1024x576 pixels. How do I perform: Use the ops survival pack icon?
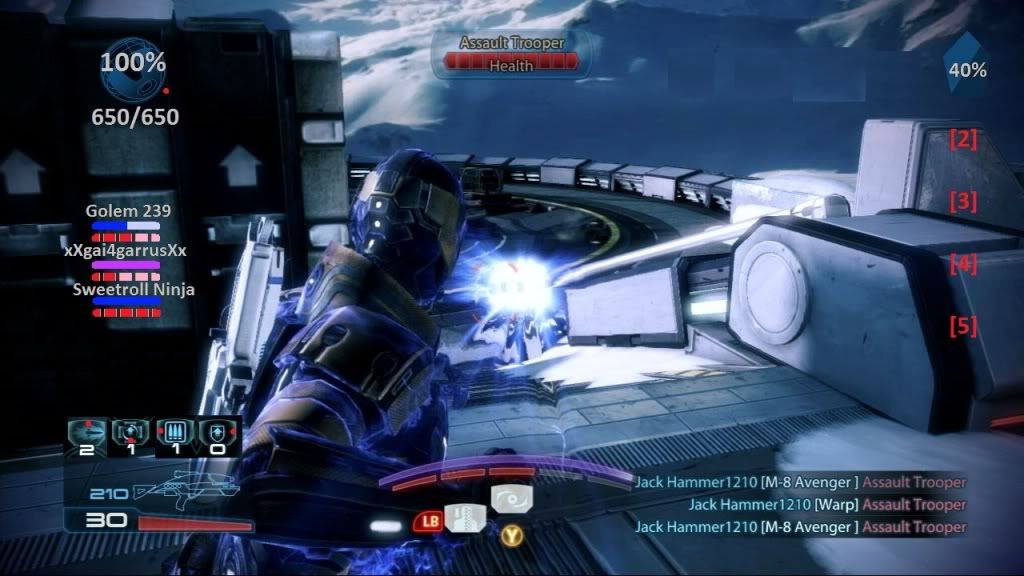(x=130, y=433)
